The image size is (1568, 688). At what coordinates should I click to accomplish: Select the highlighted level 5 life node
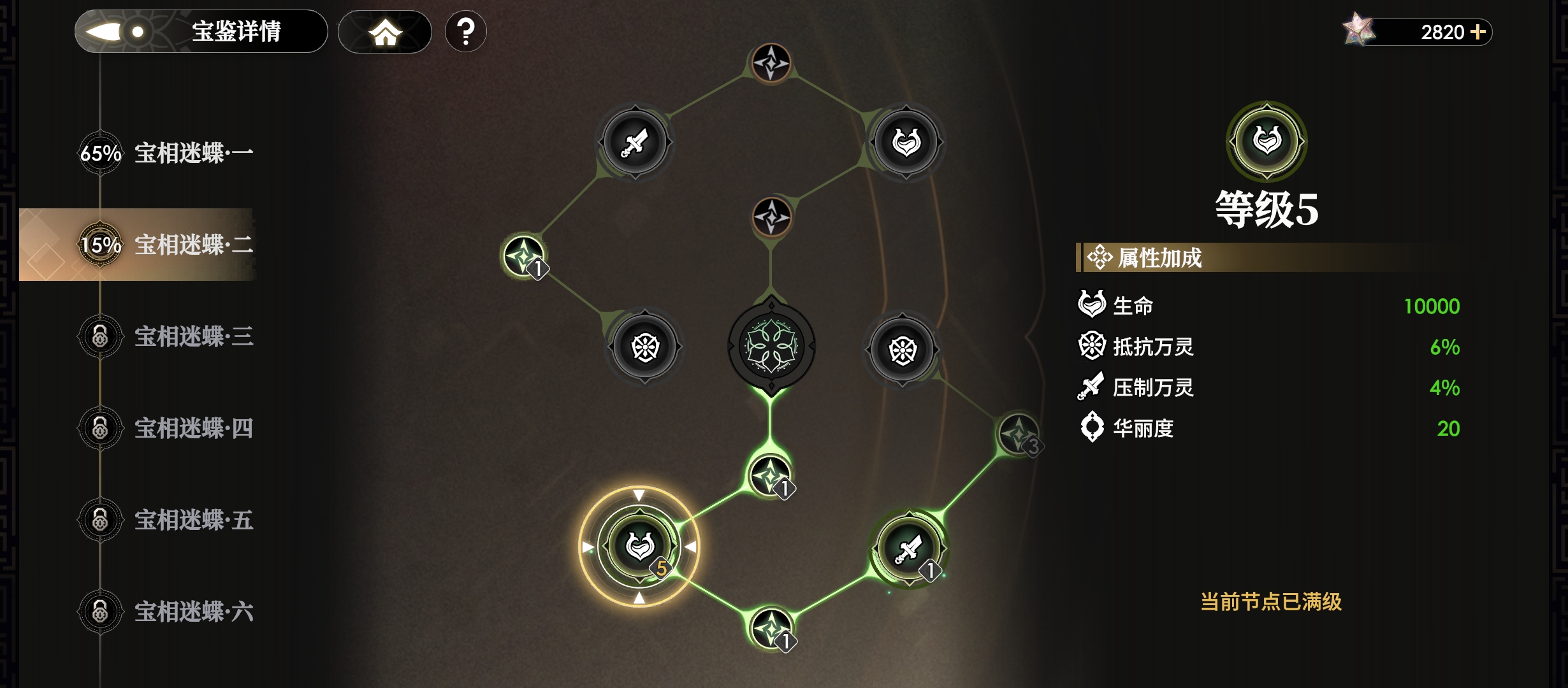(x=639, y=546)
